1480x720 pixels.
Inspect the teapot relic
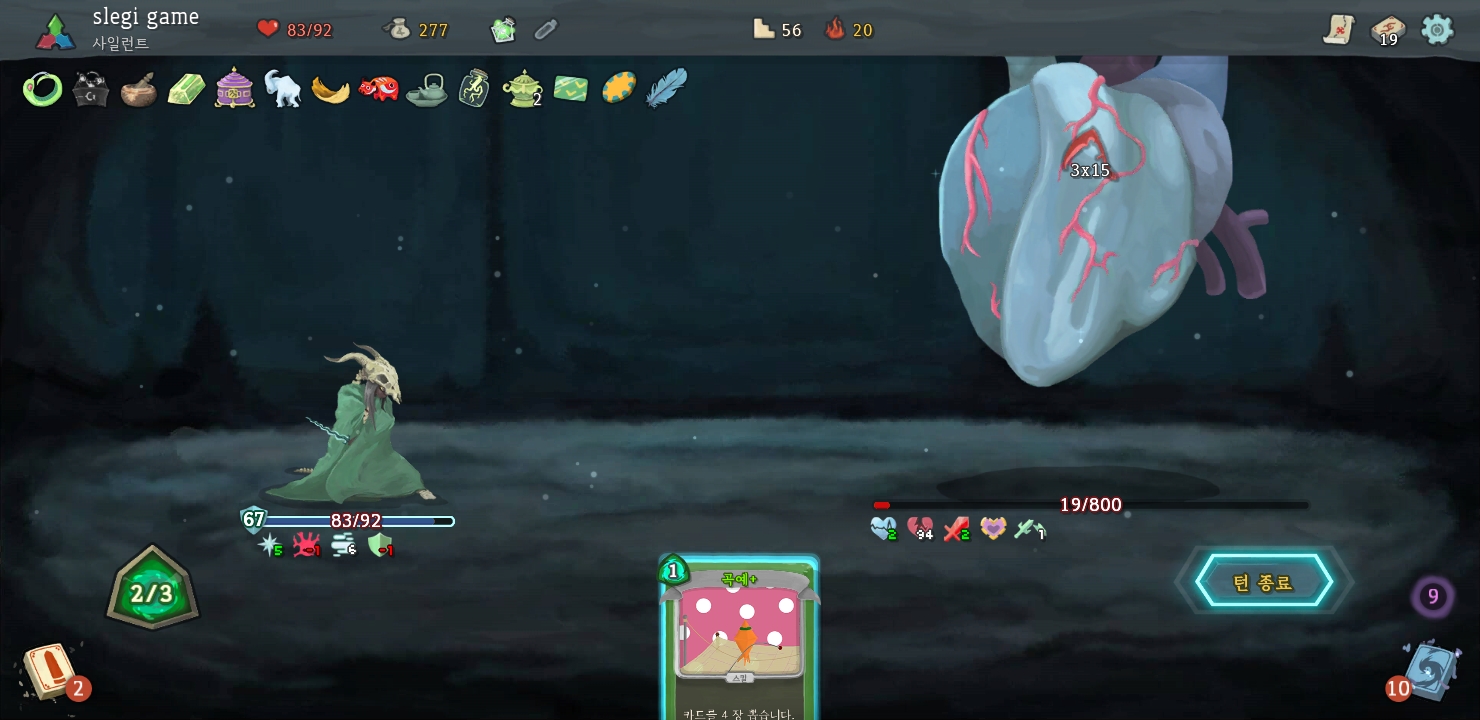[427, 90]
